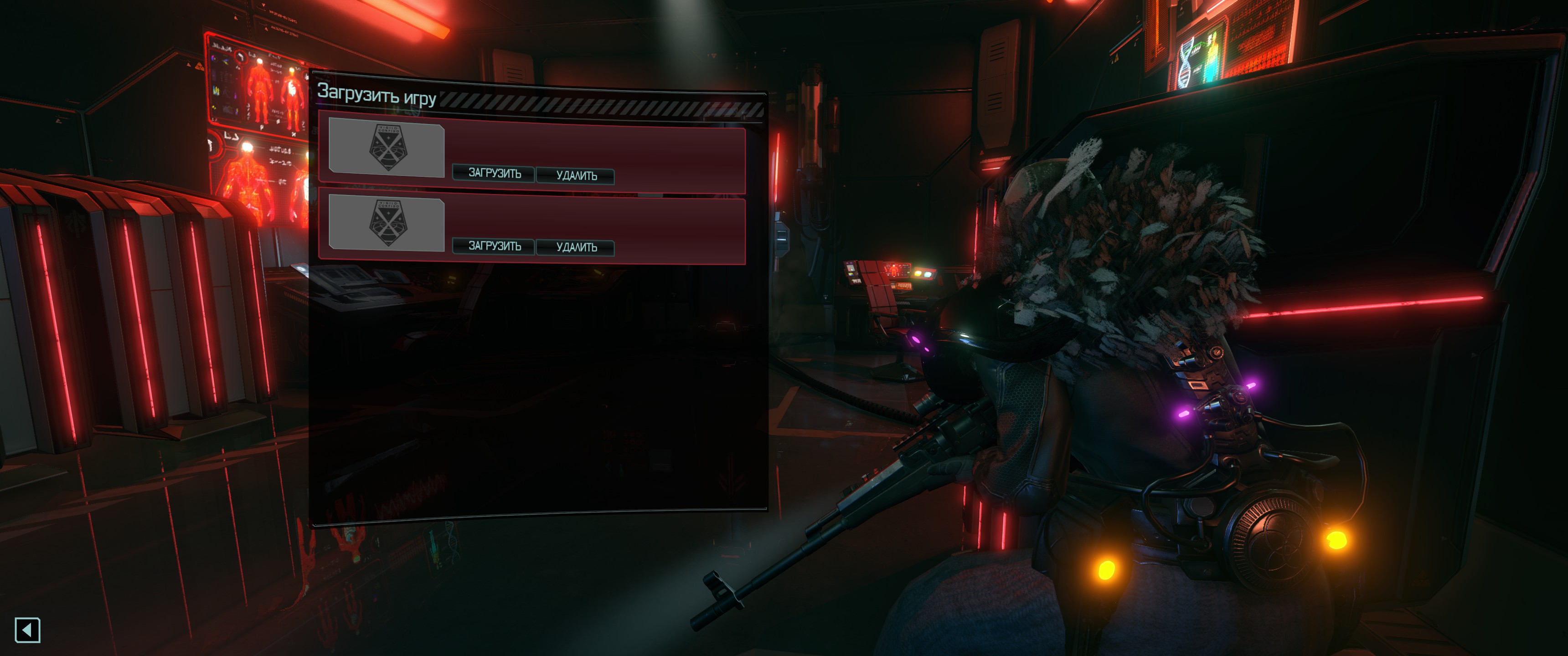Delete the first save with Удалить

[576, 176]
